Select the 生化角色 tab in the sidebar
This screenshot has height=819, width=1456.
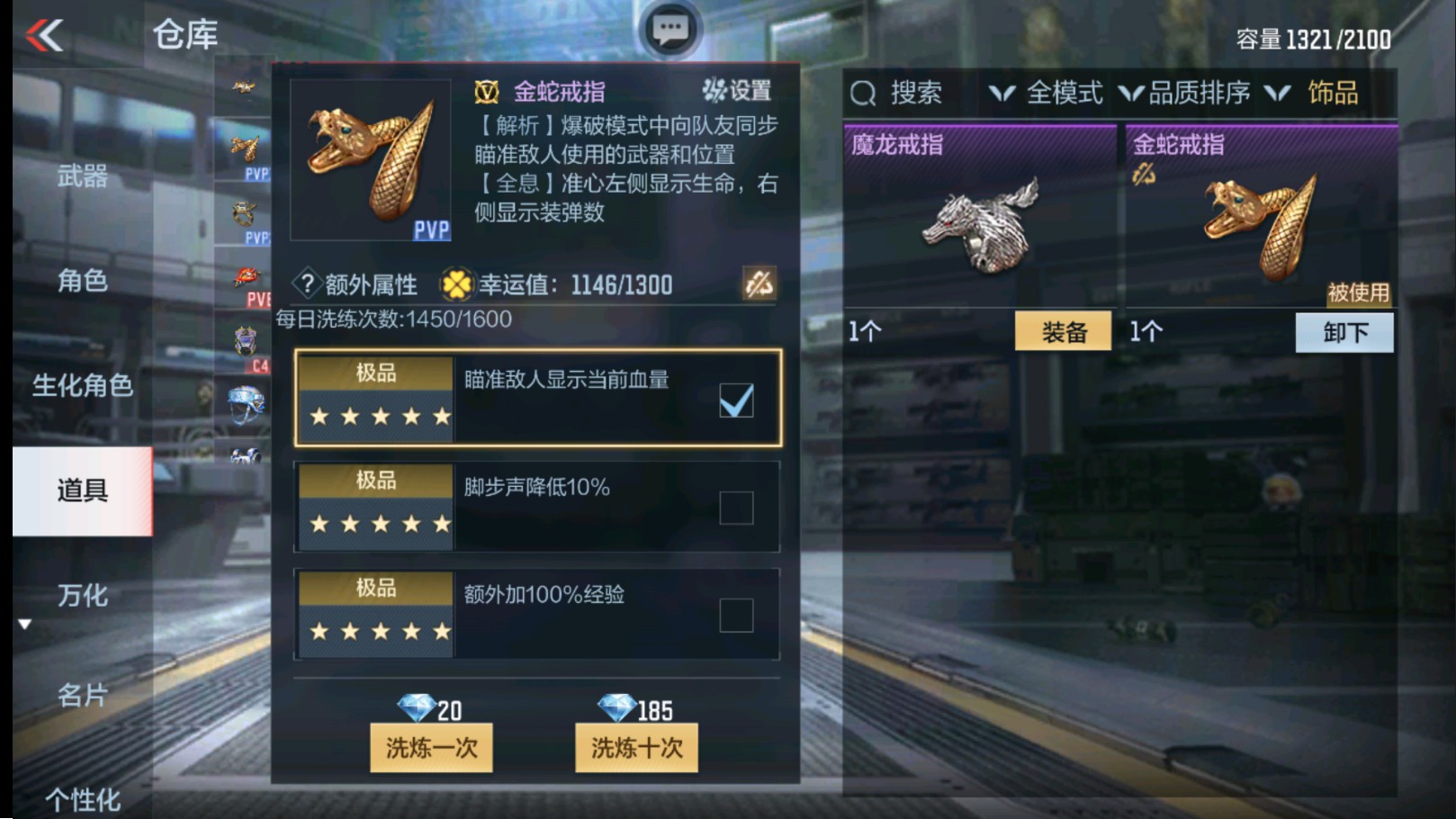(x=82, y=387)
